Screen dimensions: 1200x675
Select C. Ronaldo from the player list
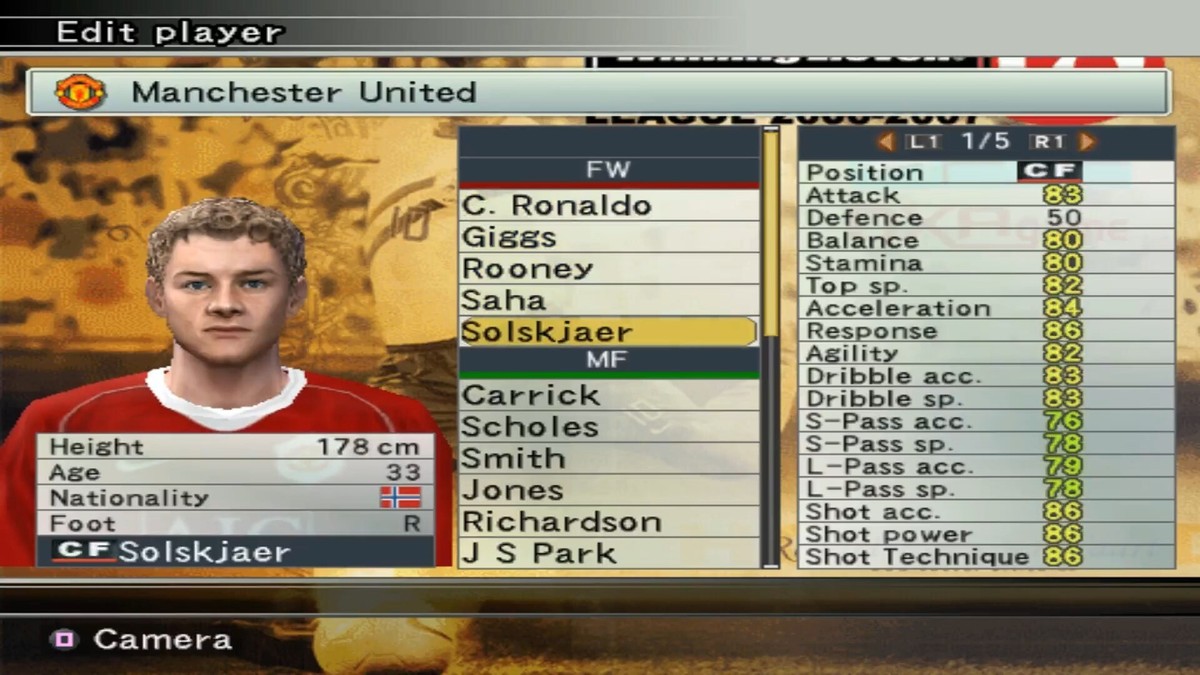pyautogui.click(x=607, y=205)
